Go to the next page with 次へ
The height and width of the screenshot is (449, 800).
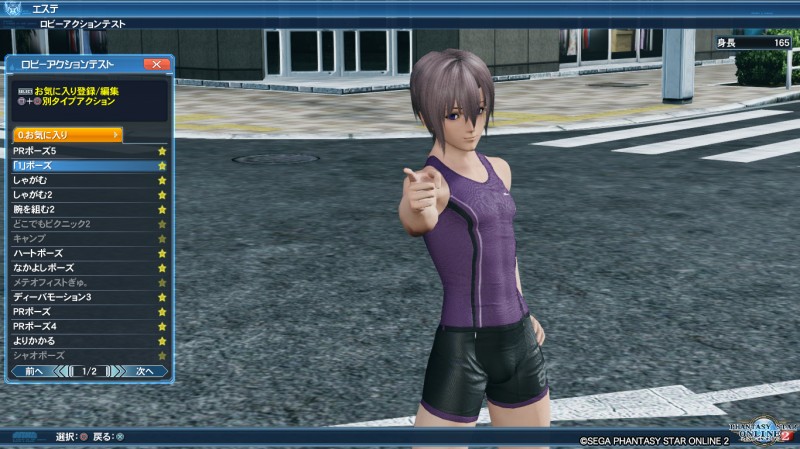click(144, 371)
